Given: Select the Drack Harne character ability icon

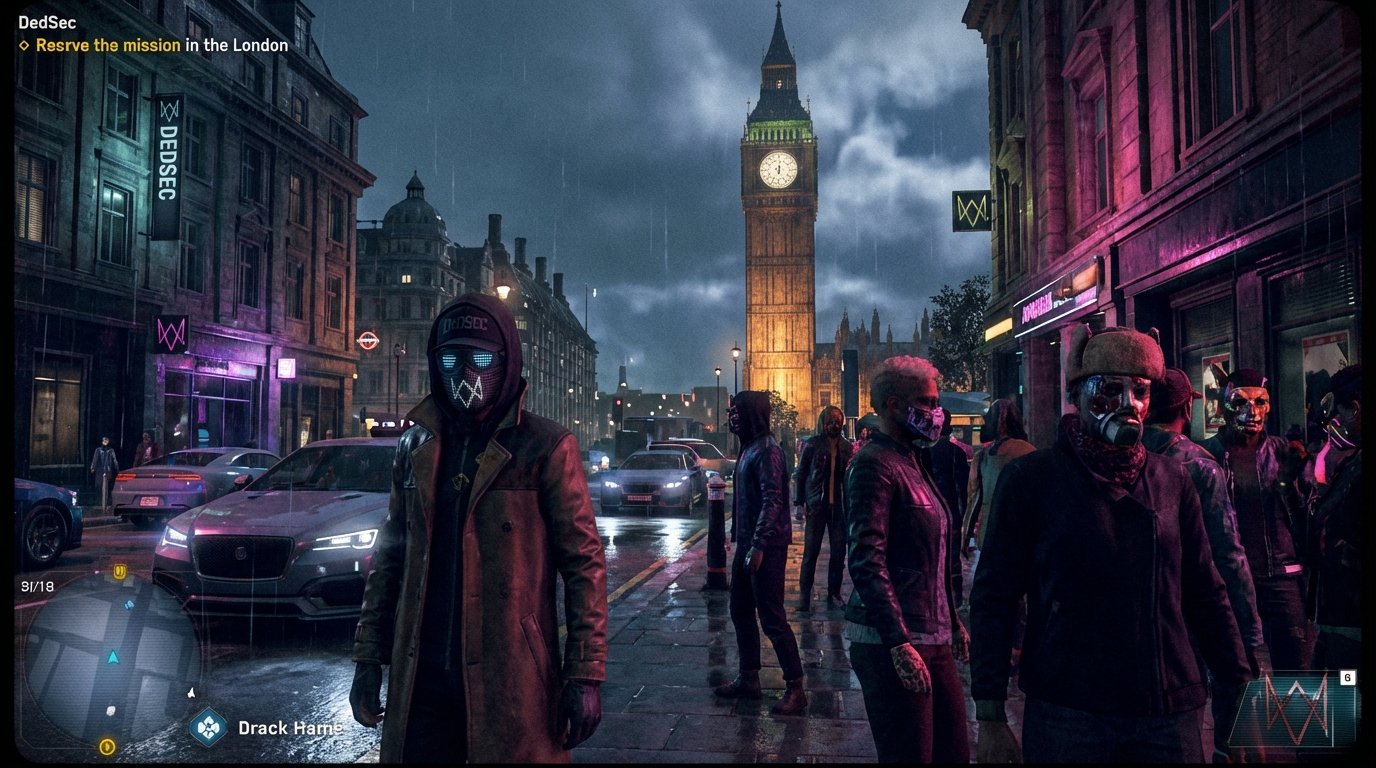Looking at the screenshot, I should point(207,727).
